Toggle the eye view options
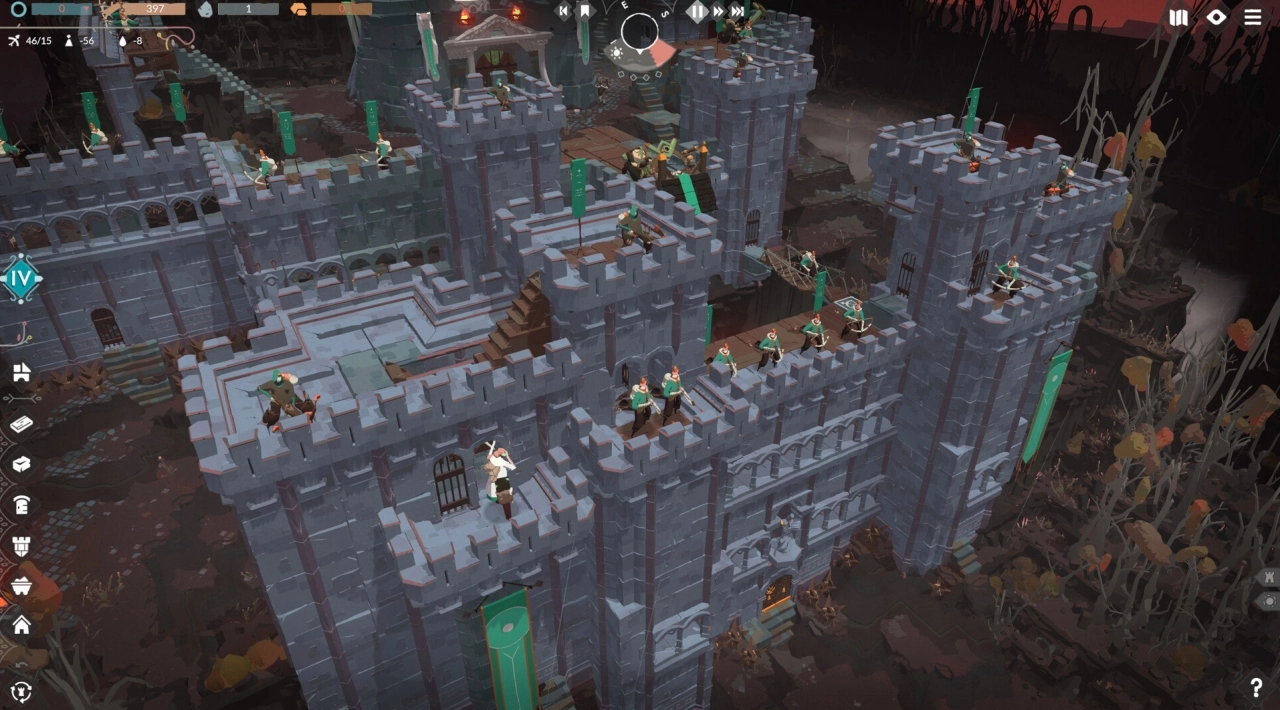 pyautogui.click(x=1216, y=17)
